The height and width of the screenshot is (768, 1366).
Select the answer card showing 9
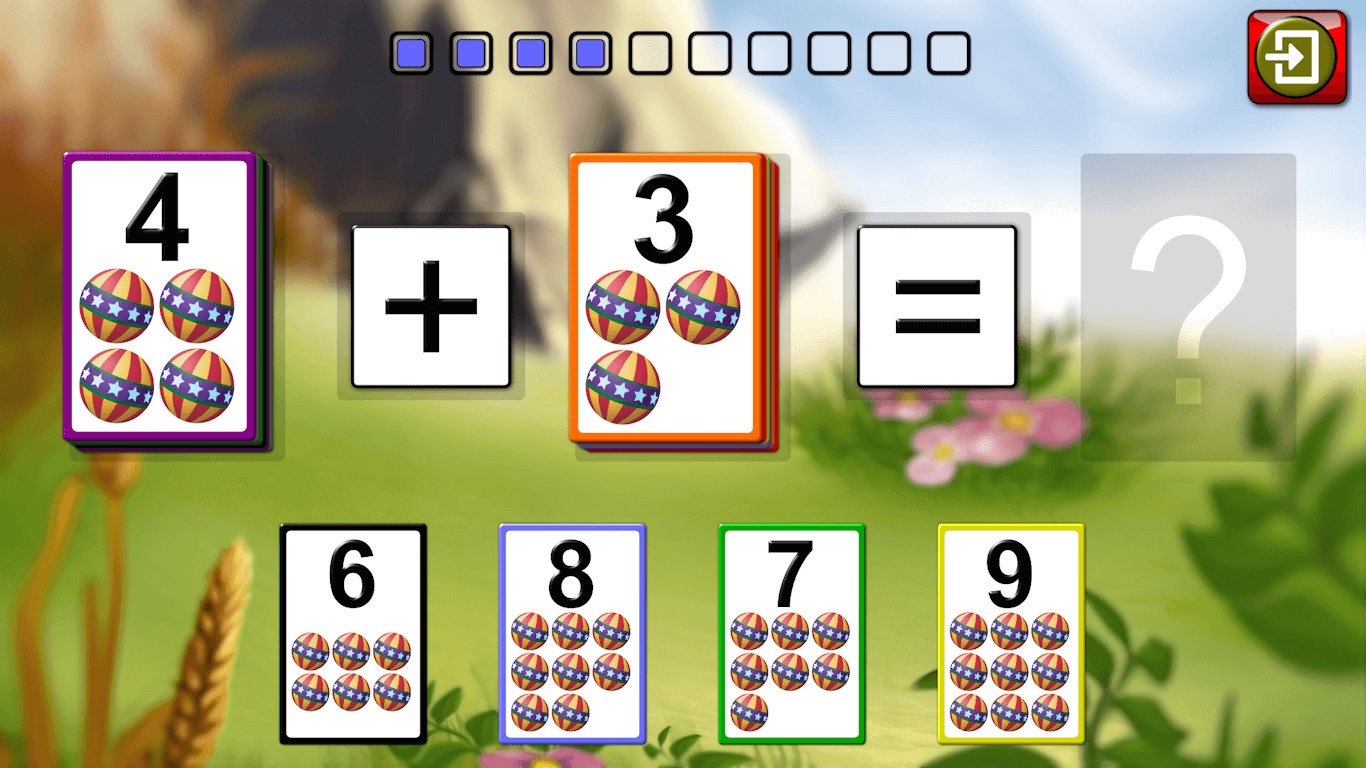click(x=1010, y=630)
